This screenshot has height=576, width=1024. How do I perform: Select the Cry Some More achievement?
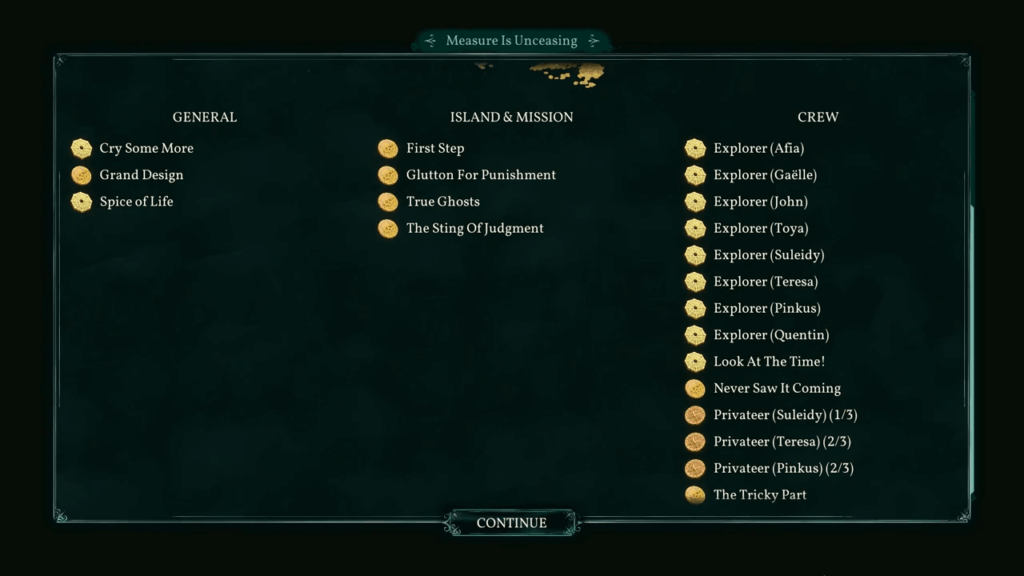[x=146, y=149]
